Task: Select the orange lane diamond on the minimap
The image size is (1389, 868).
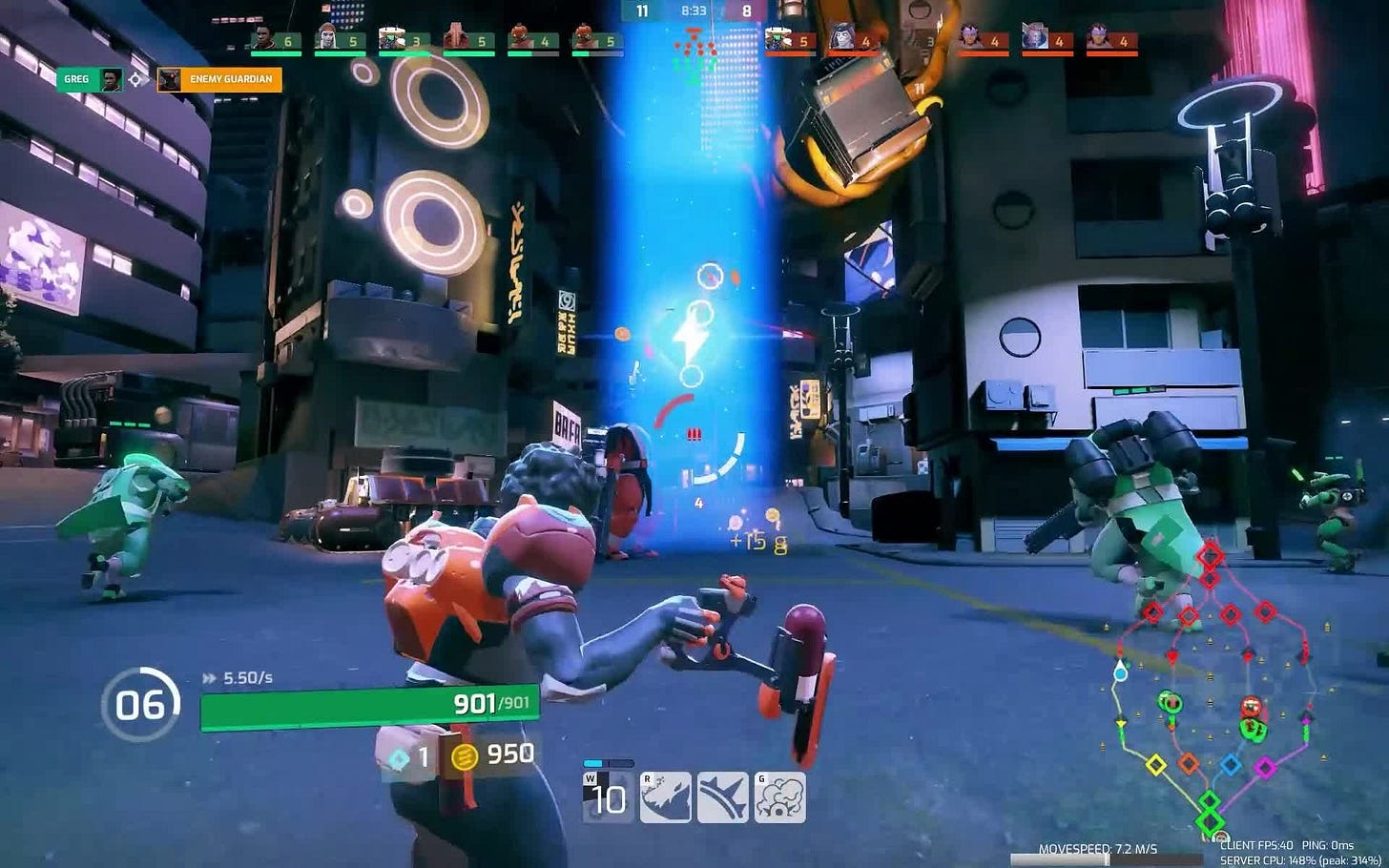Action: tap(1189, 763)
